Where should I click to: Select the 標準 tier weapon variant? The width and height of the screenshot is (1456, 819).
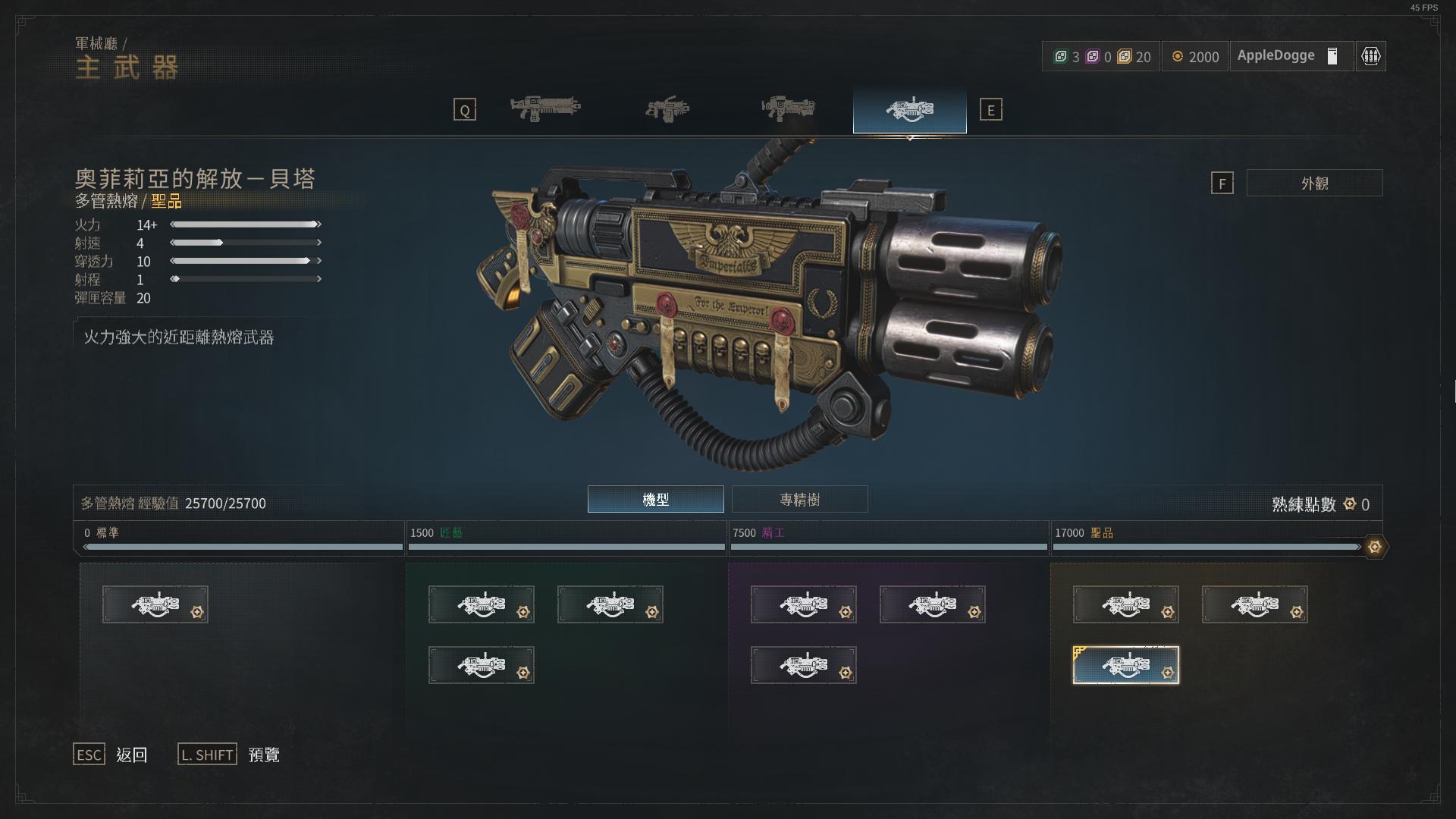click(155, 604)
